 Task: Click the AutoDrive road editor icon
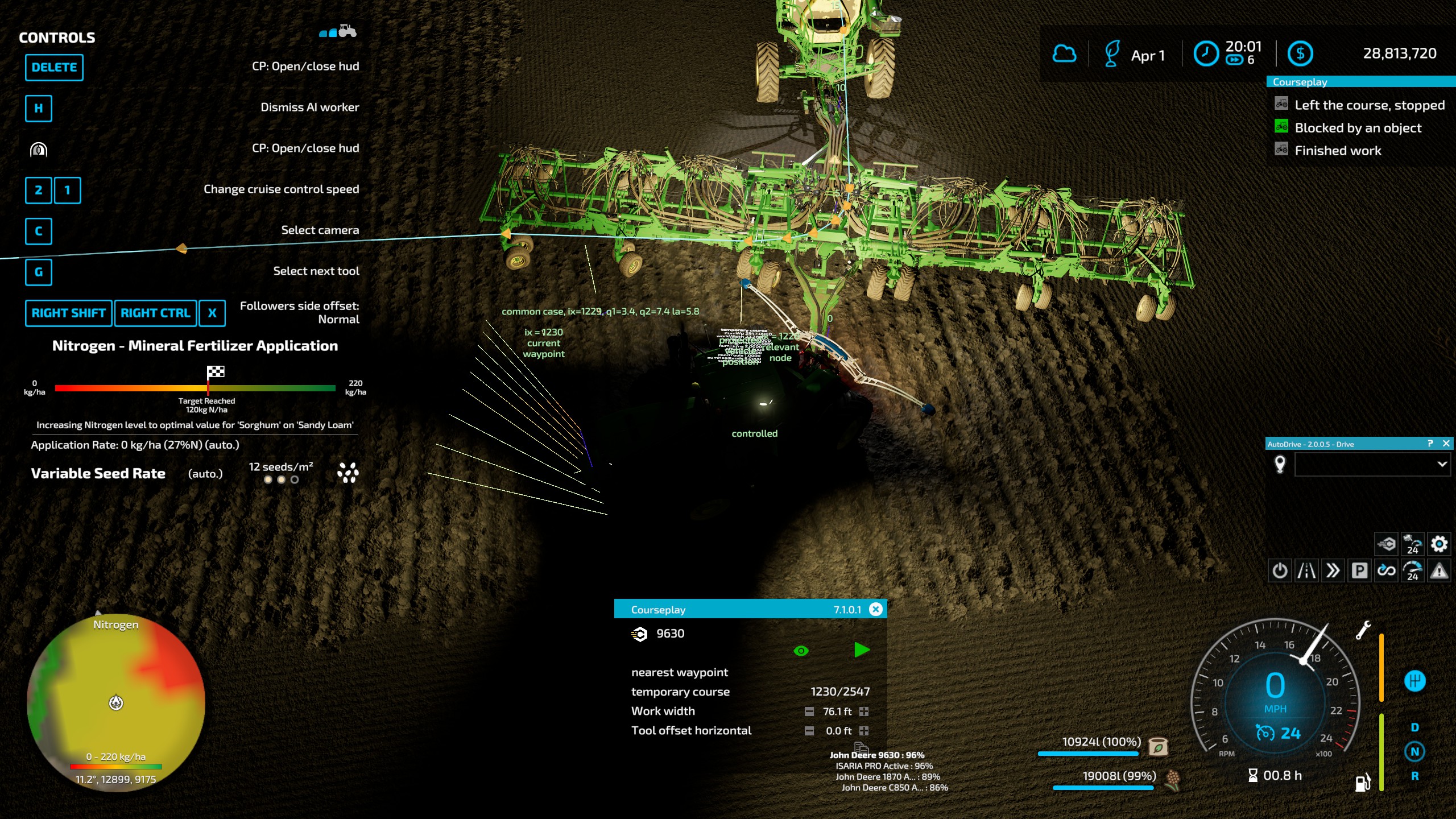point(1306,570)
